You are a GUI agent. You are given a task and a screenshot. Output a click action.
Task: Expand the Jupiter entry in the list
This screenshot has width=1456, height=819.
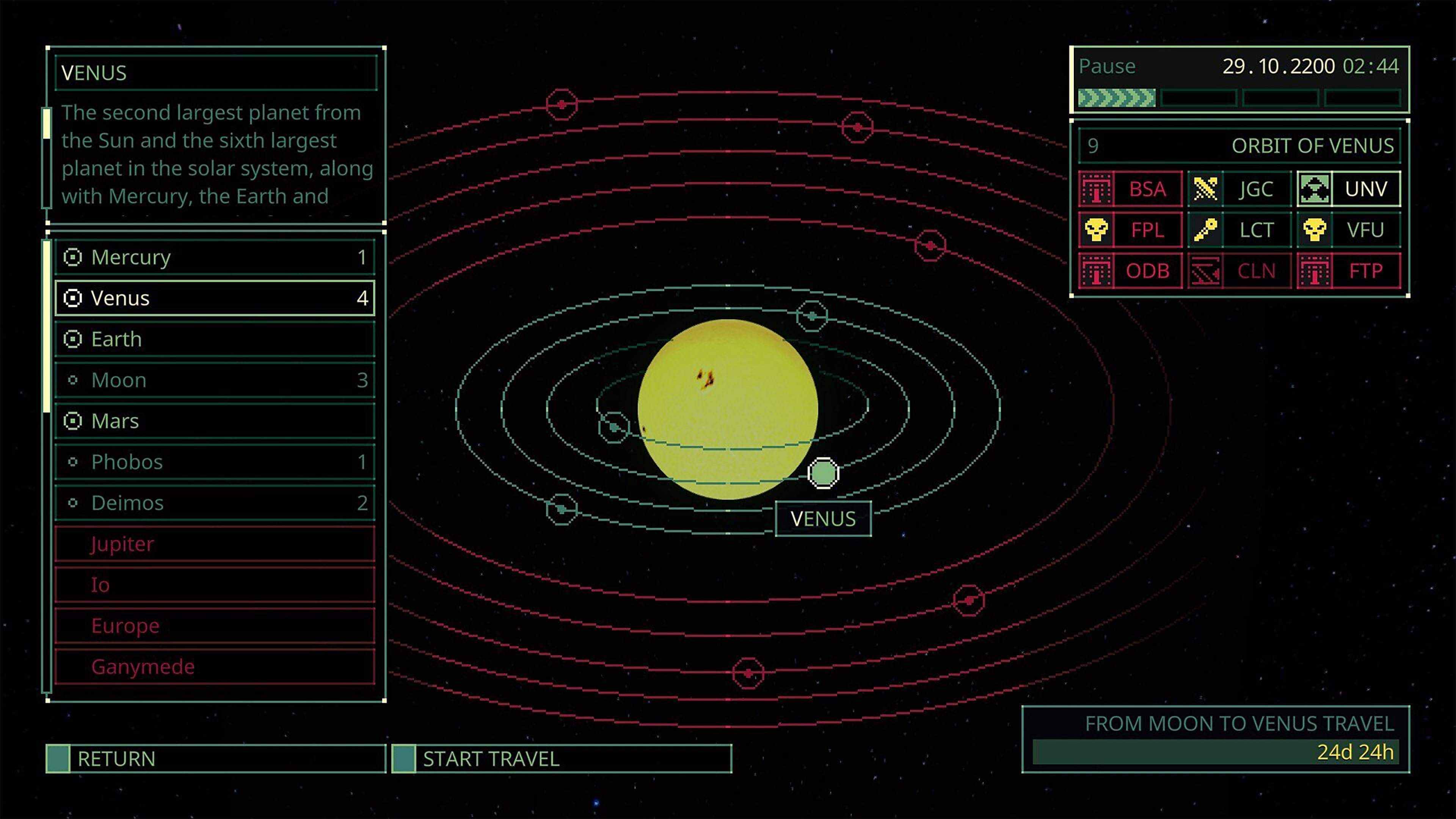(x=121, y=544)
